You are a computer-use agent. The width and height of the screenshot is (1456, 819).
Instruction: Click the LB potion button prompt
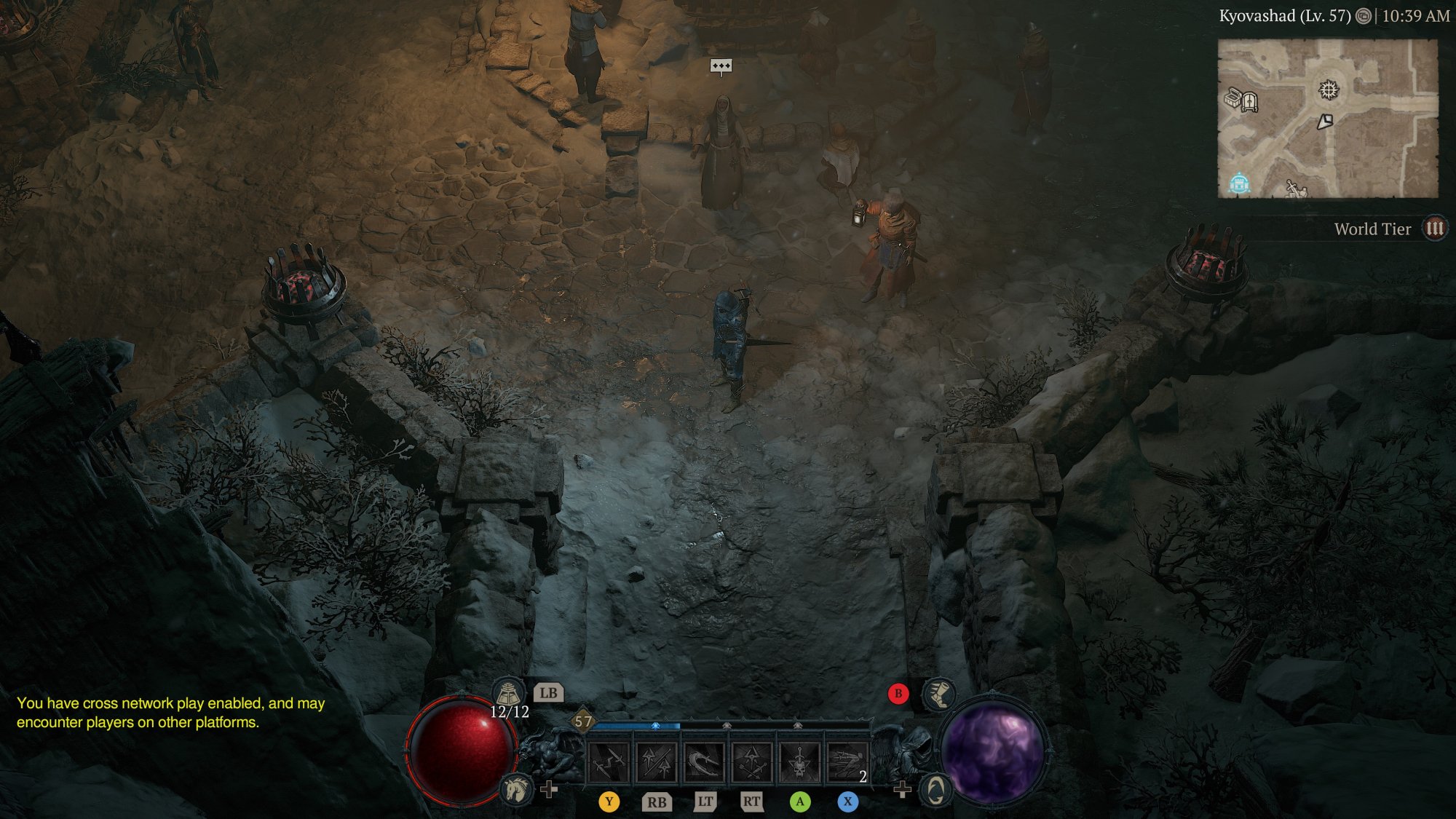coord(549,693)
